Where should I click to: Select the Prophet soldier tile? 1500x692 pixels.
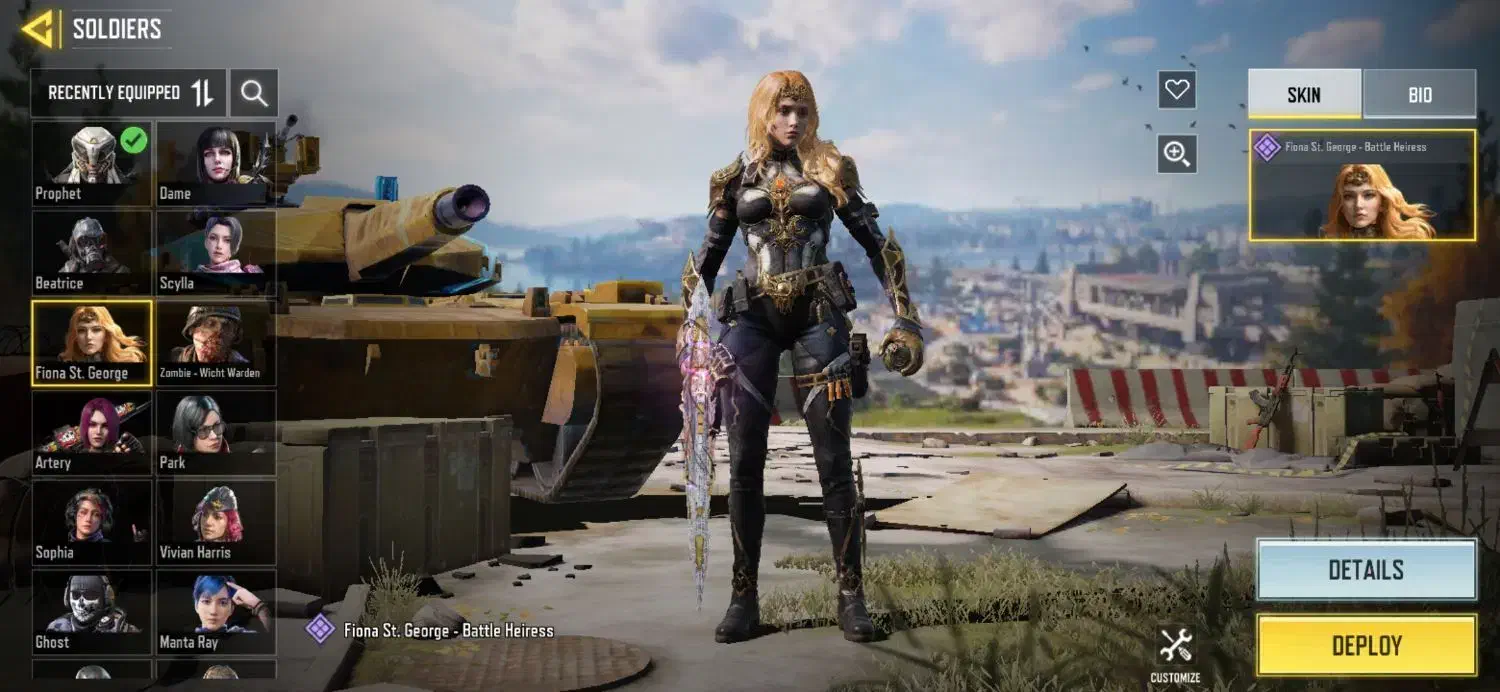click(x=92, y=163)
